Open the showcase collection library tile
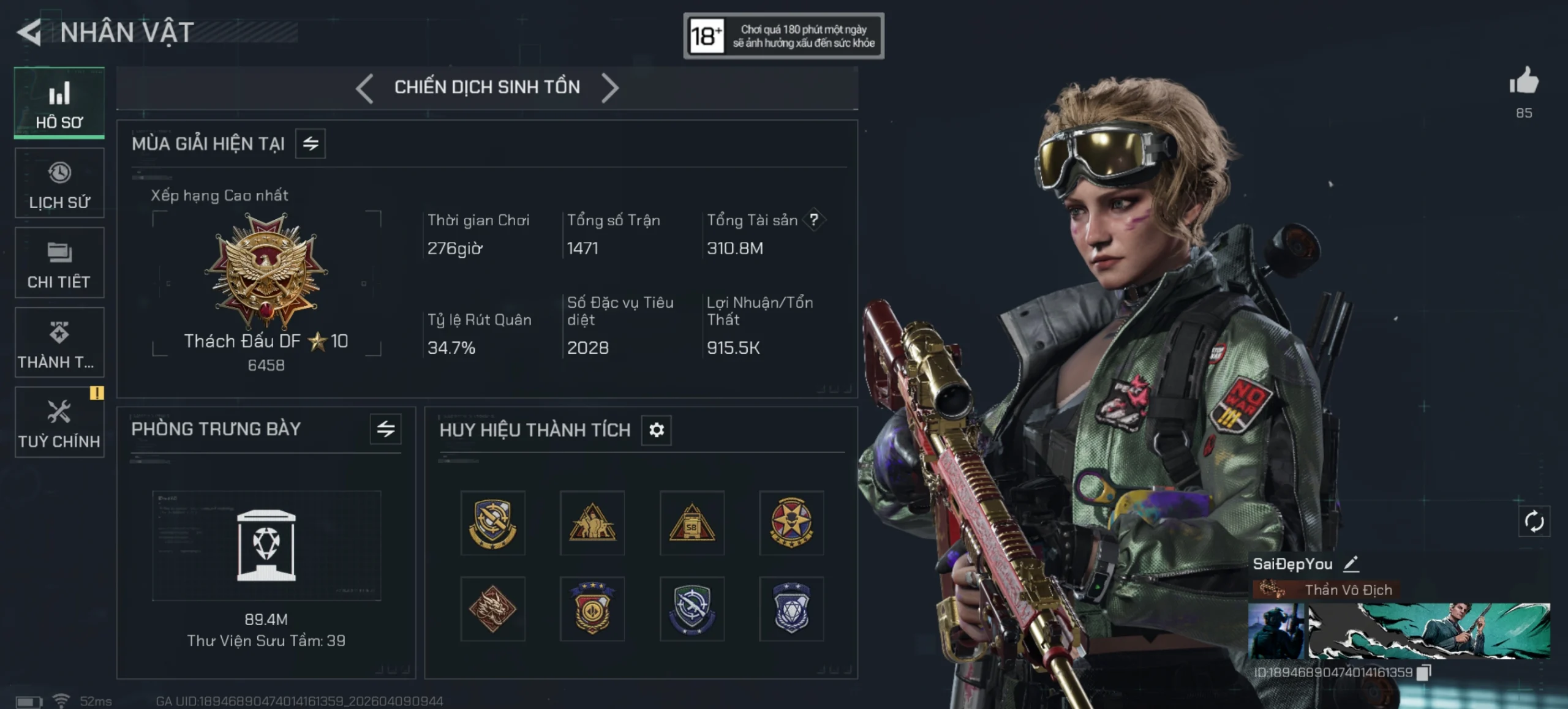 point(266,545)
